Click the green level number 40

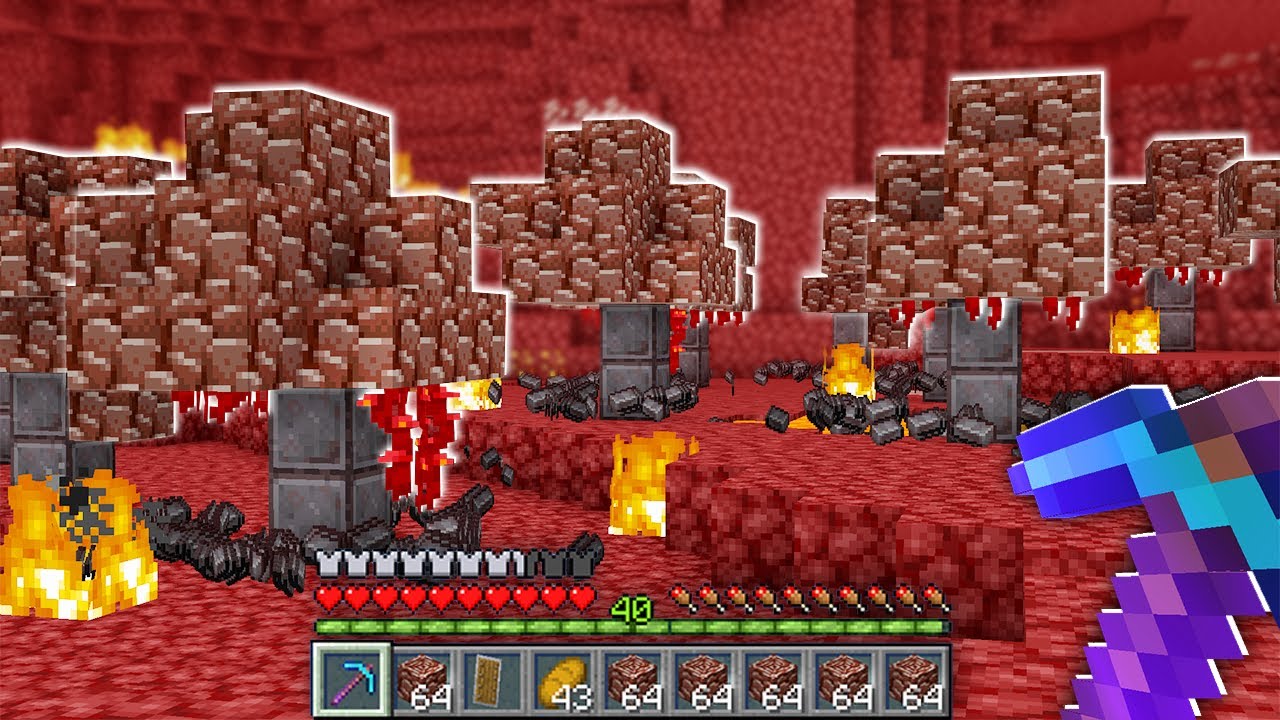[x=630, y=607]
